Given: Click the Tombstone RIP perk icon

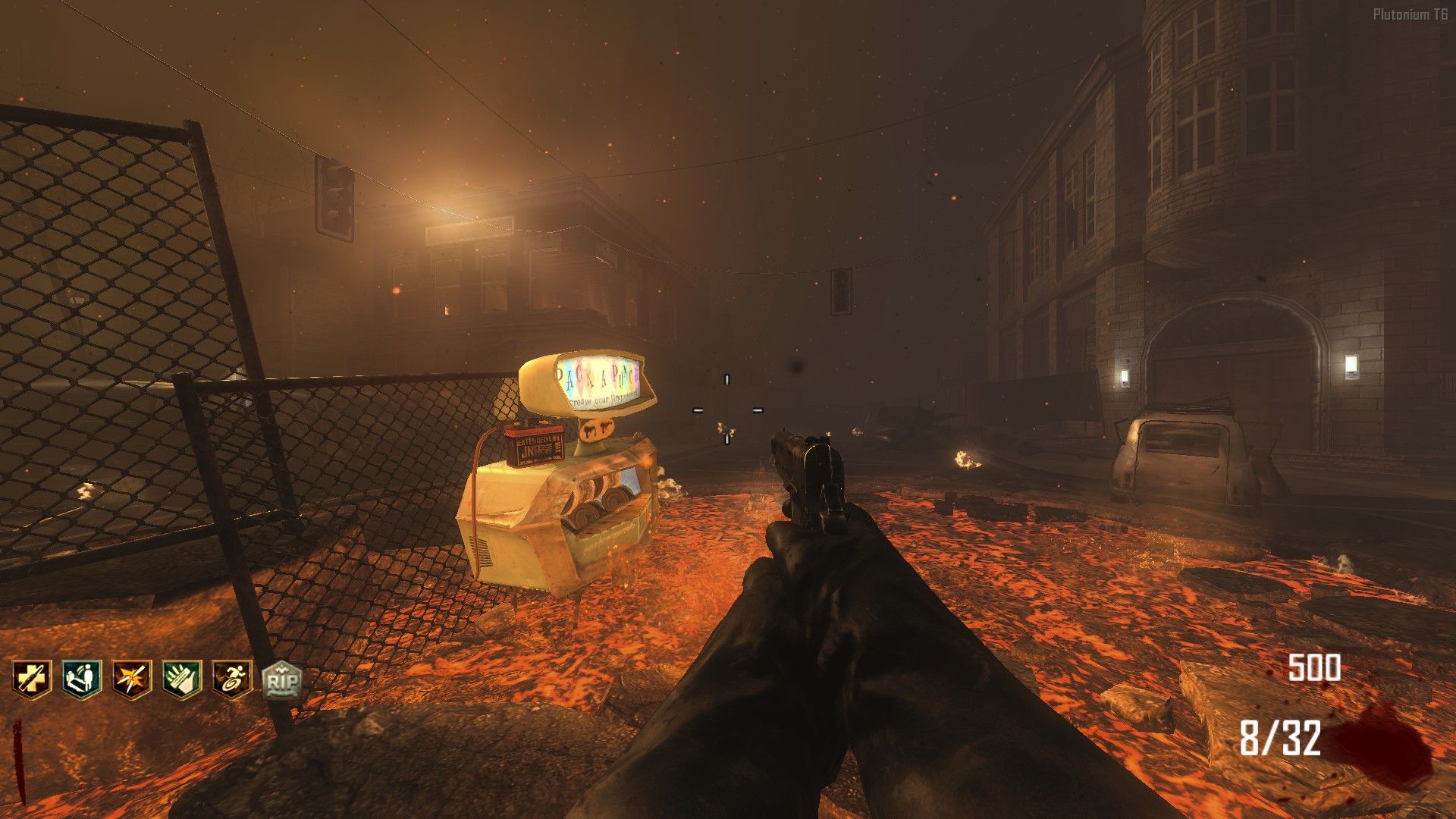Looking at the screenshot, I should (x=281, y=680).
